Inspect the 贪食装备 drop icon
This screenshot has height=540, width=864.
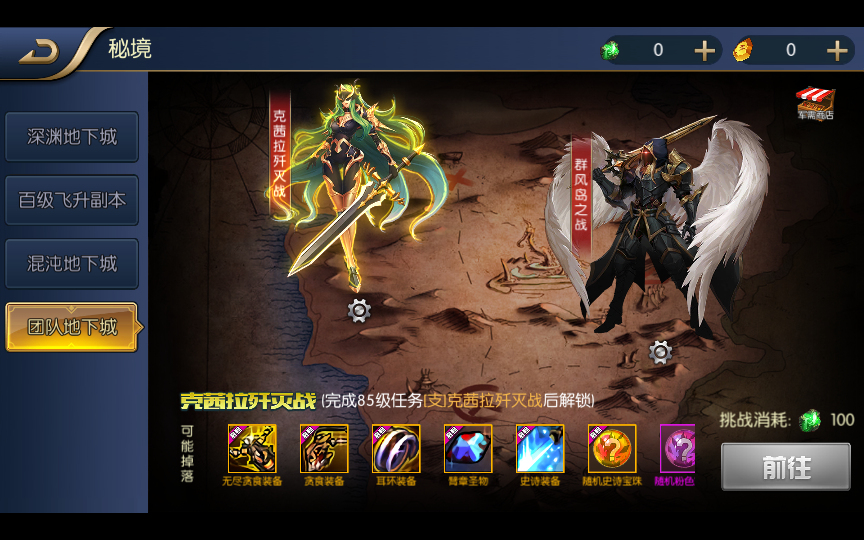(324, 449)
